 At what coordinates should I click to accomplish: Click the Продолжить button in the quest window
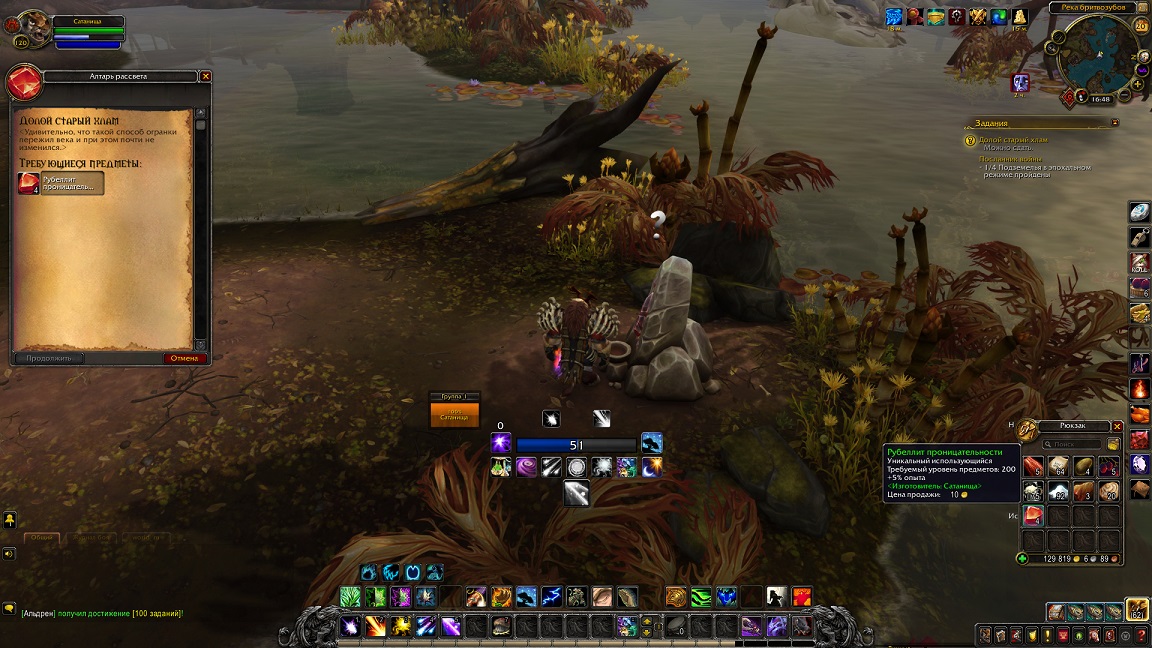[48, 358]
